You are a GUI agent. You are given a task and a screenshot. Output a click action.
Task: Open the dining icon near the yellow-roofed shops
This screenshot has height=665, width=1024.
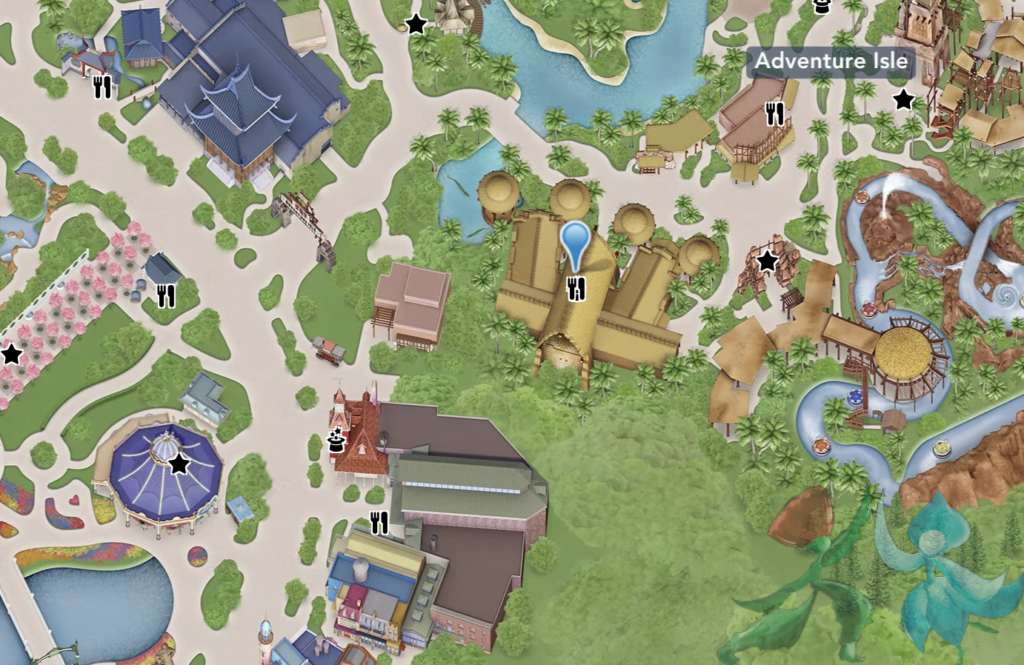[x=378, y=522]
